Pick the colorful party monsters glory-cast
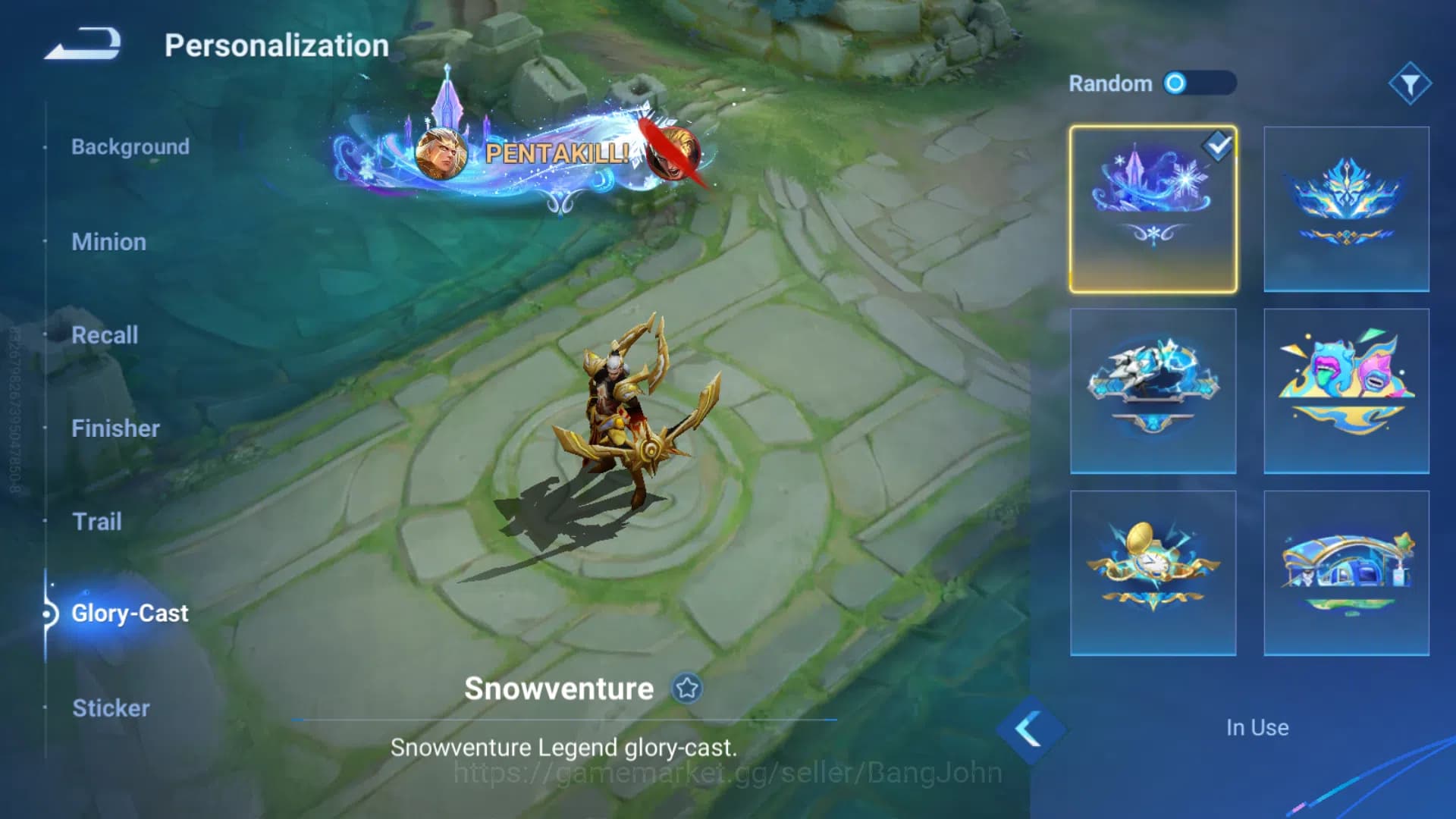This screenshot has width=1456, height=819. click(1345, 390)
